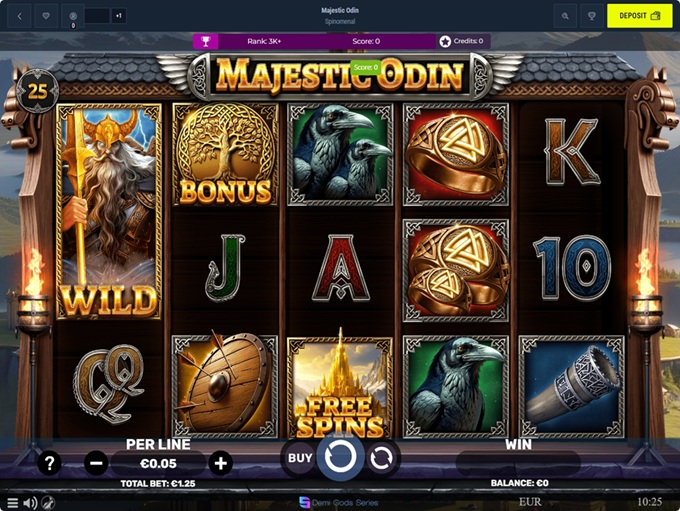This screenshot has width=680, height=511.
Task: Open the tournament rank trophy banner
Action: [x=205, y=41]
